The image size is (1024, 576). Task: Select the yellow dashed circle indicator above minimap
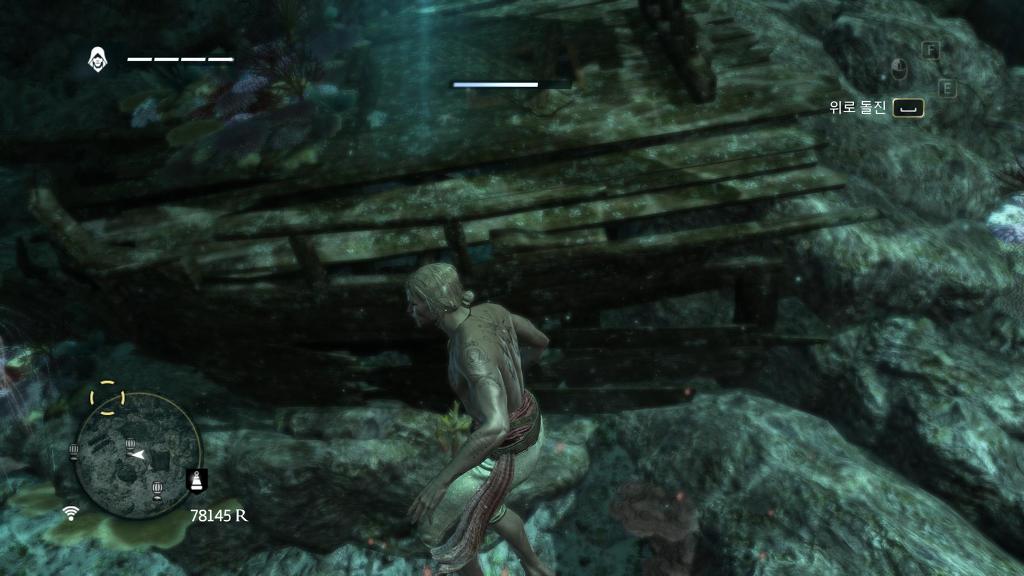(x=107, y=397)
